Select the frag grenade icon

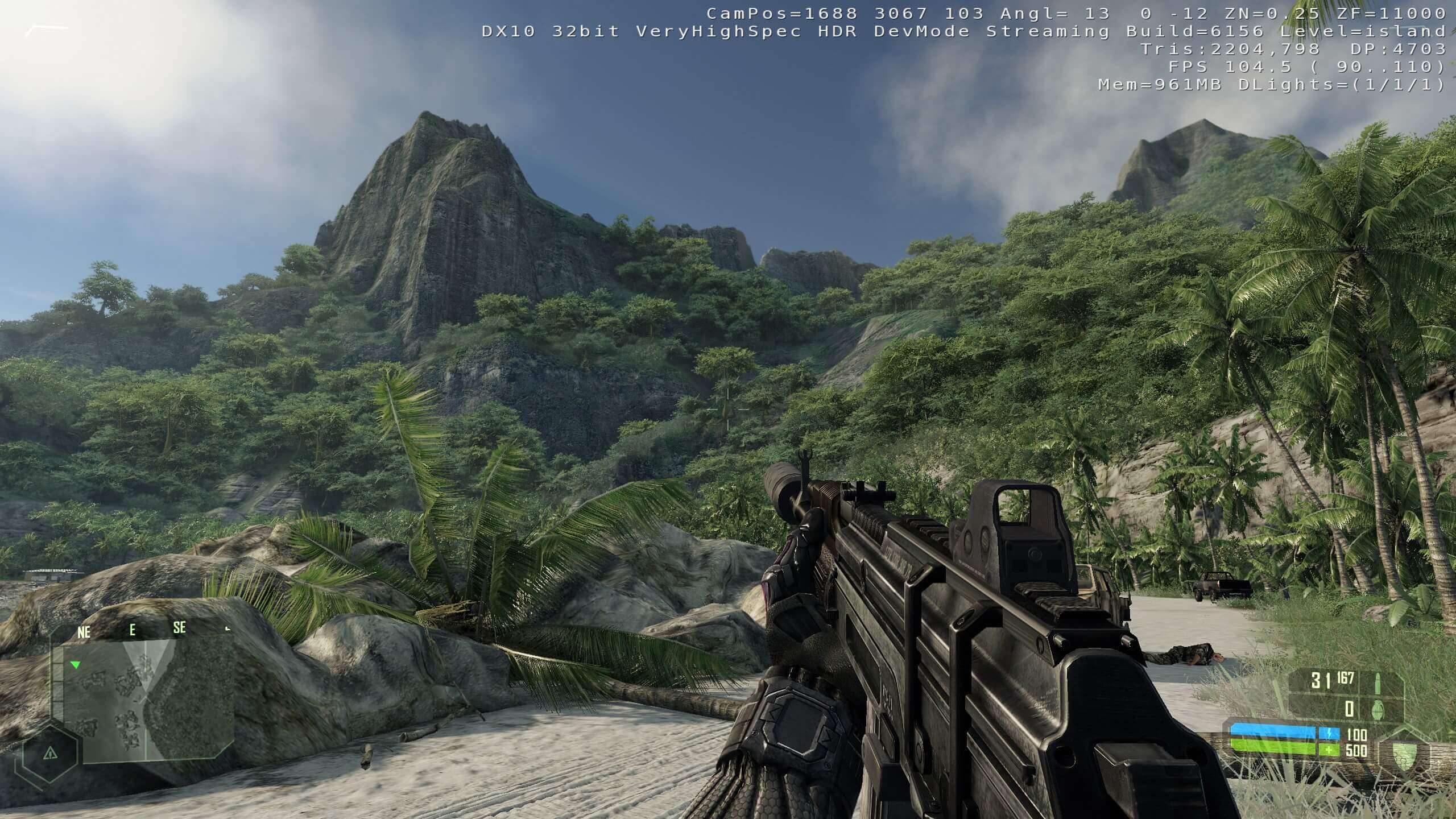[x=1378, y=710]
